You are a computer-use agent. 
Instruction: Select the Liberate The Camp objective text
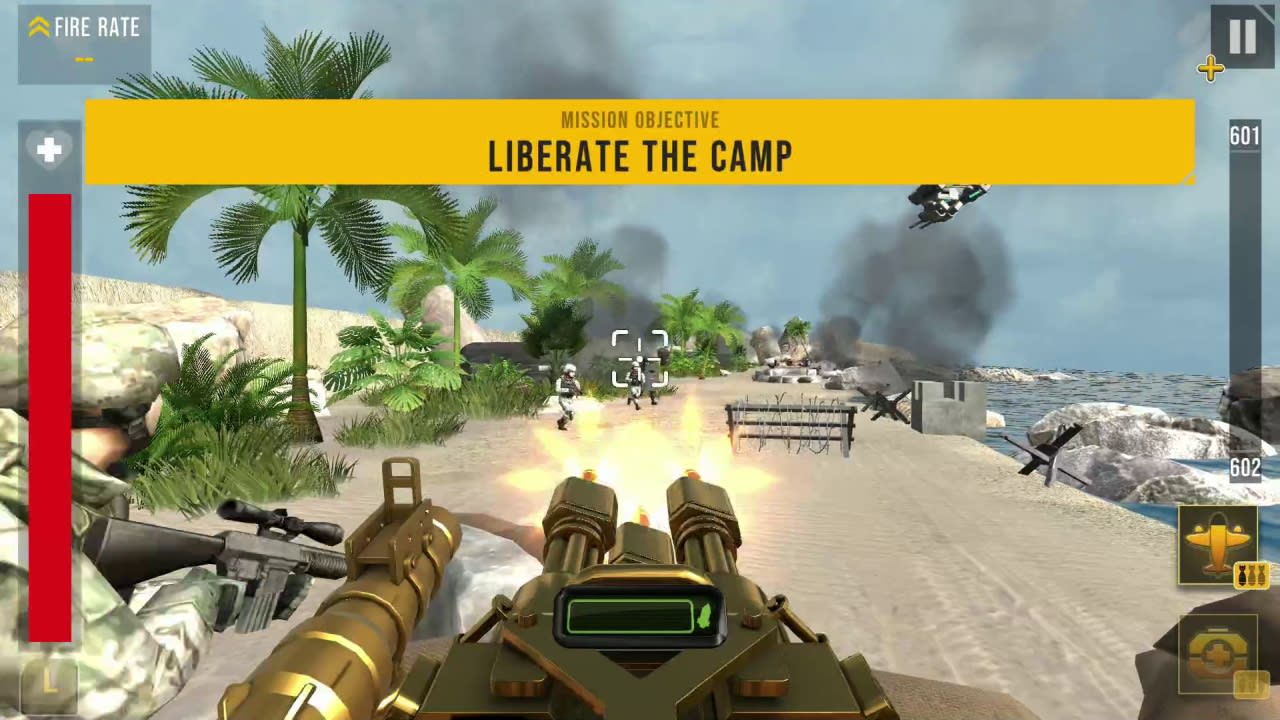coord(640,157)
